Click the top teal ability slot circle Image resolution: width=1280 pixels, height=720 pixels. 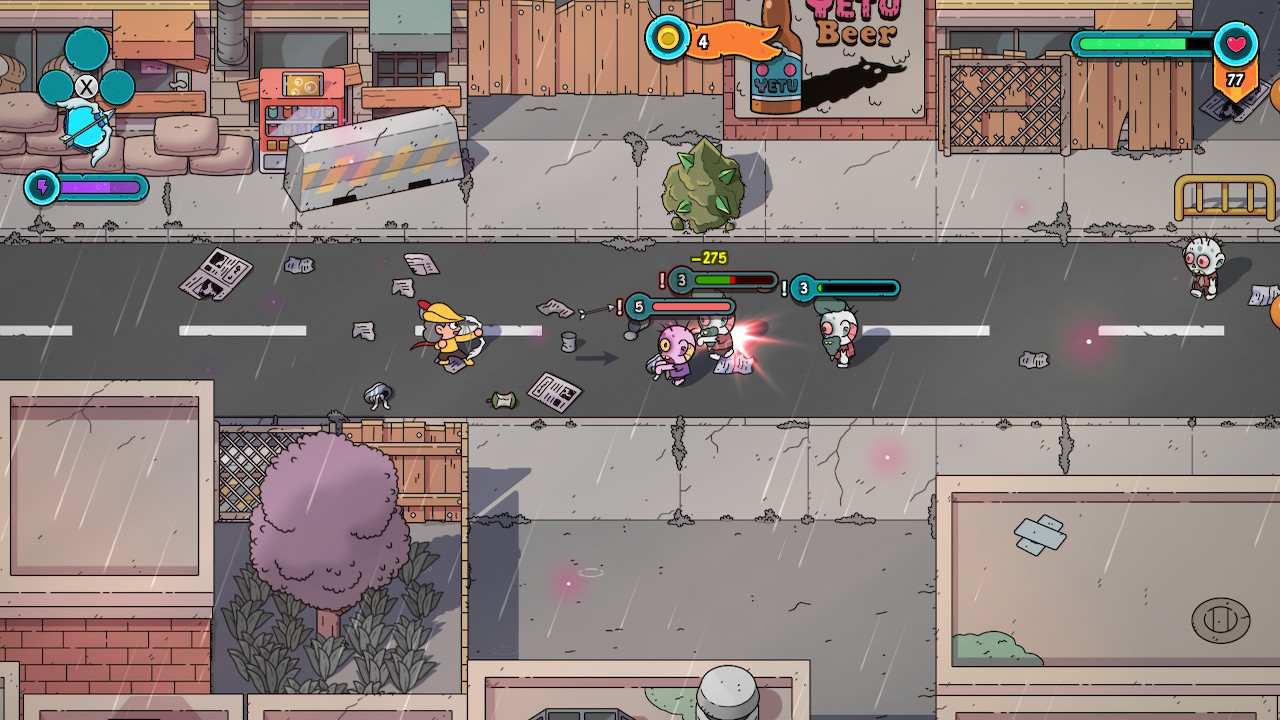[84, 47]
